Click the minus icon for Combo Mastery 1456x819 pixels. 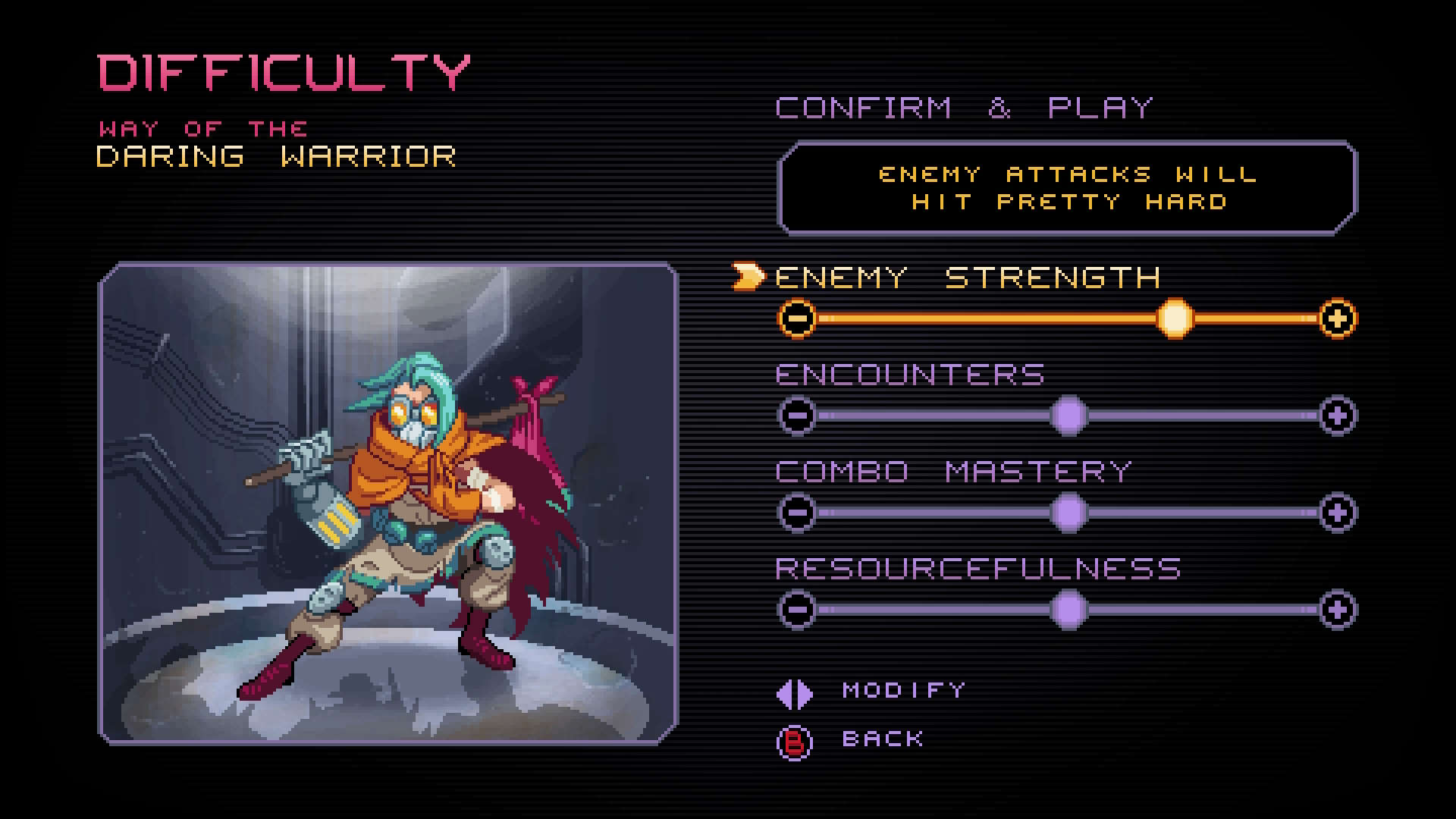point(798,512)
